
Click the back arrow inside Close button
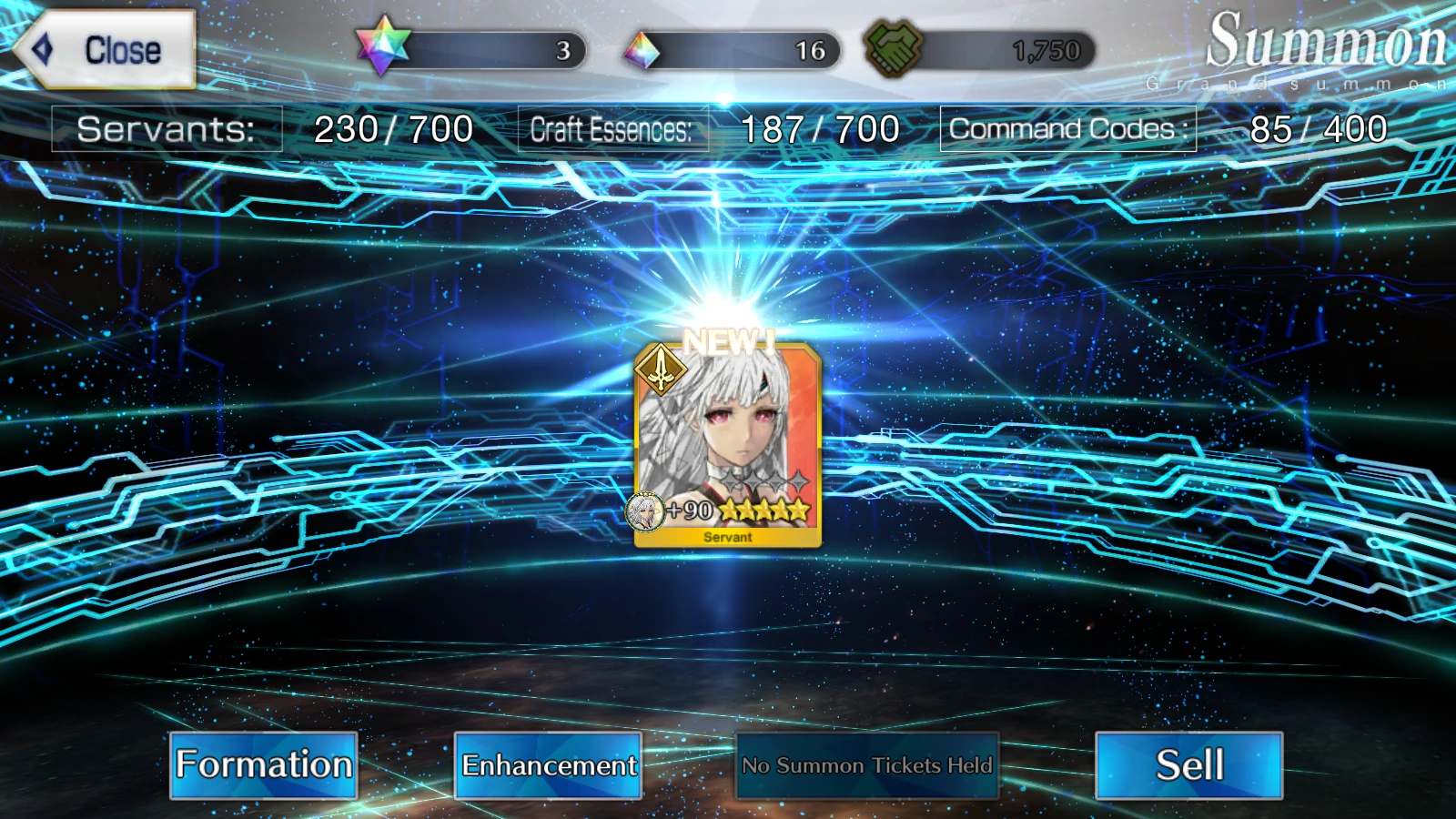(x=42, y=47)
